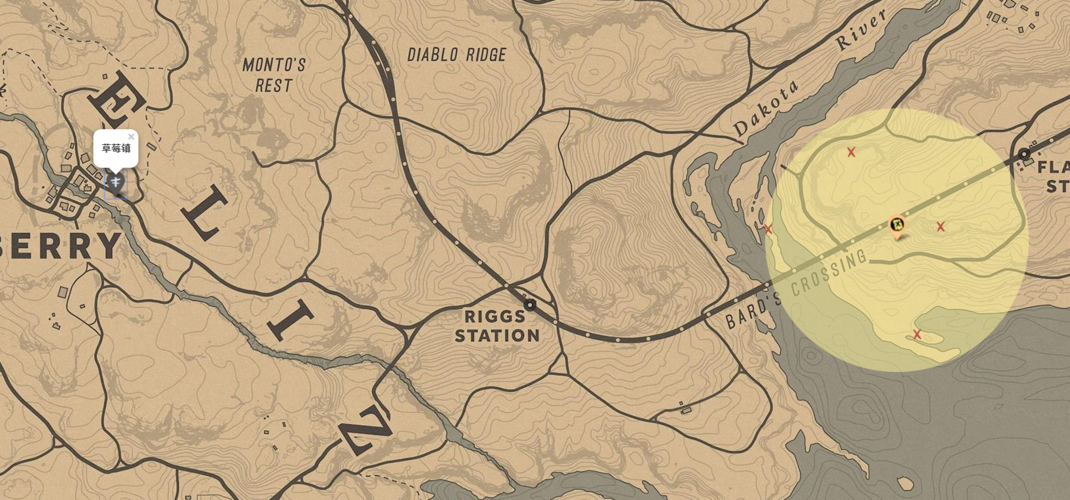
Task: Select the Strawberry town map pin
Action: coord(116,182)
